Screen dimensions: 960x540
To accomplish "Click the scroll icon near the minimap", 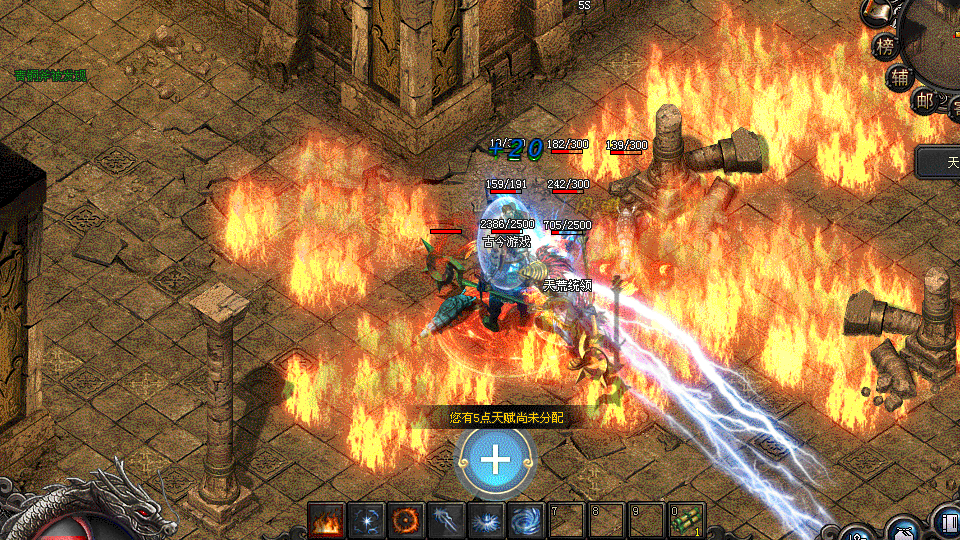I will coord(877,10).
